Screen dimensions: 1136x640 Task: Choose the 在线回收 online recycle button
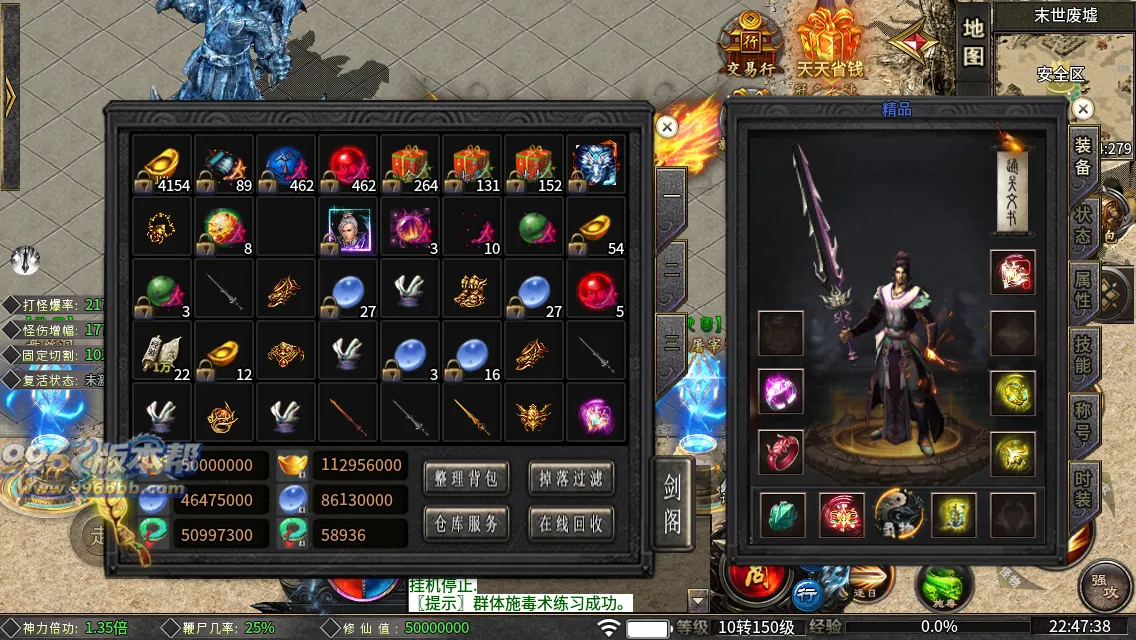point(570,523)
